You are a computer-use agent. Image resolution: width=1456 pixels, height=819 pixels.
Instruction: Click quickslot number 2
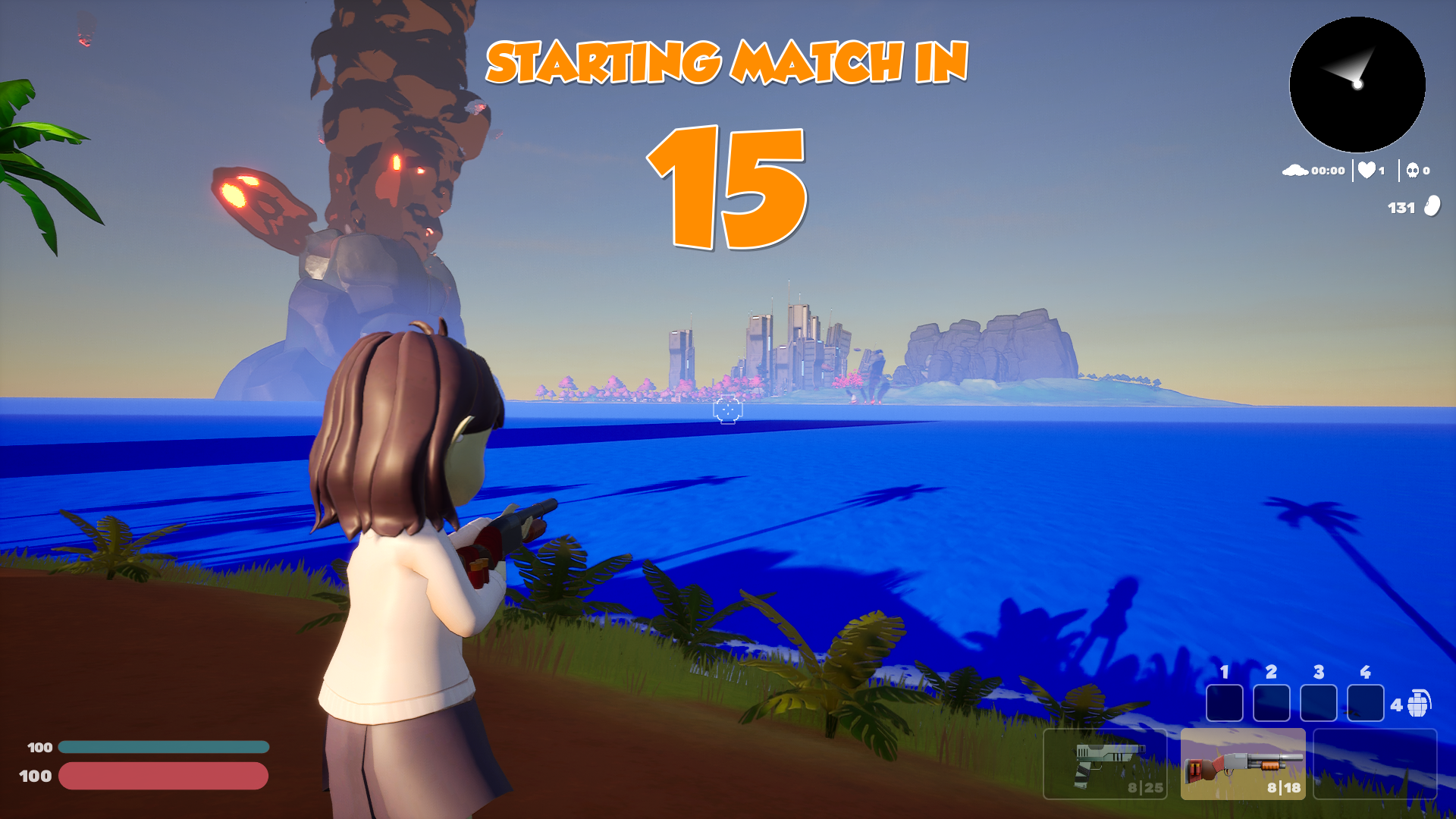tap(1270, 704)
